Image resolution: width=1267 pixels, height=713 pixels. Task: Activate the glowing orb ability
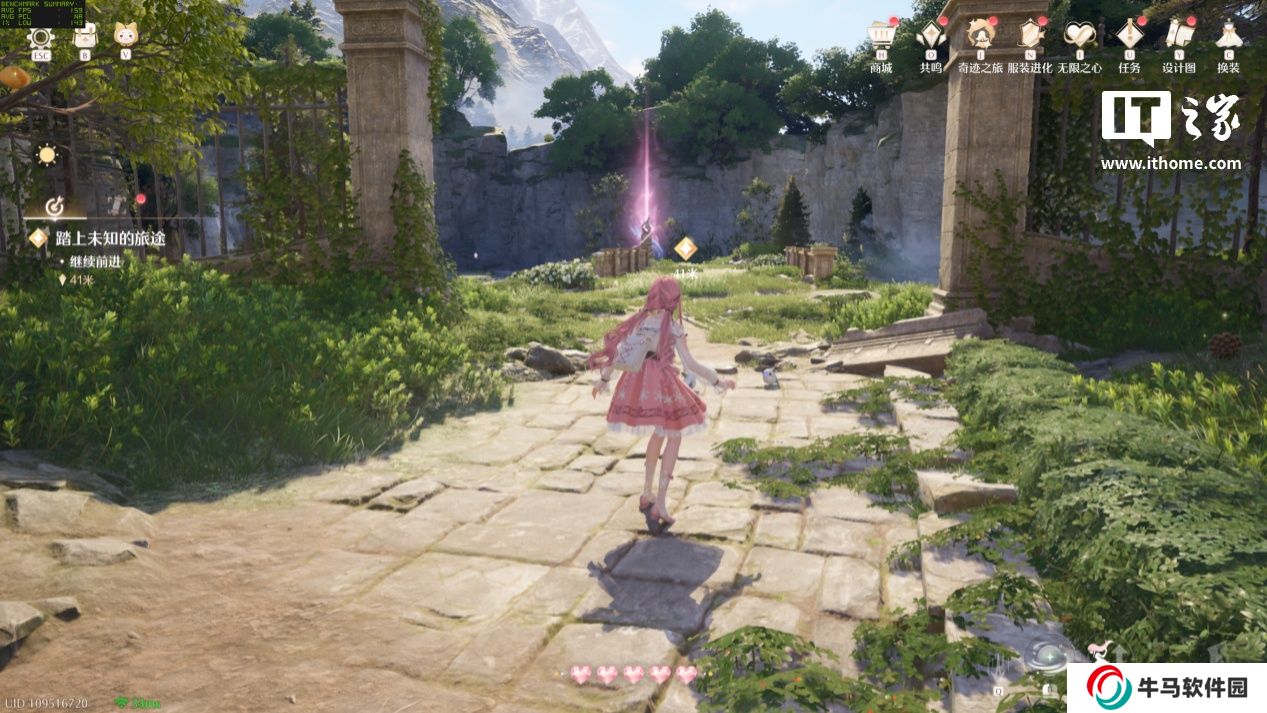(x=1049, y=657)
